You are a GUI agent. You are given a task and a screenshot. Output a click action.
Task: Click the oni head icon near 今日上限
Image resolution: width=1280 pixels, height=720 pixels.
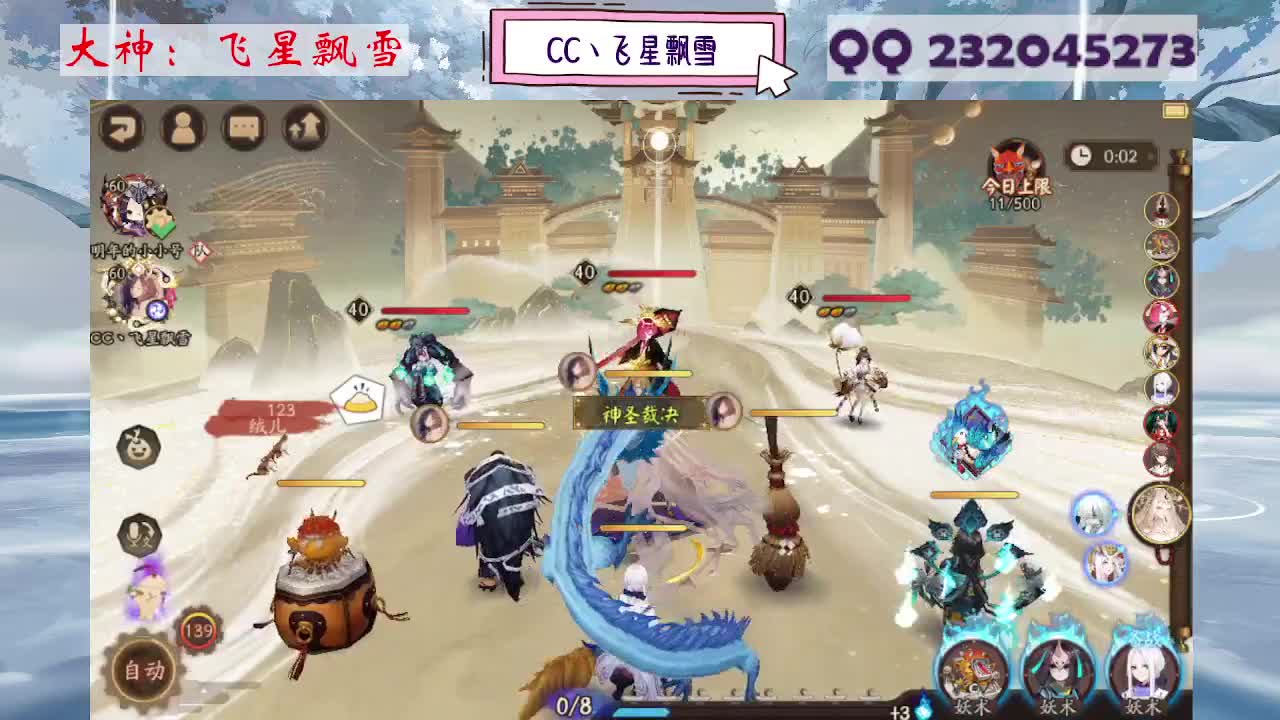coord(1012,160)
